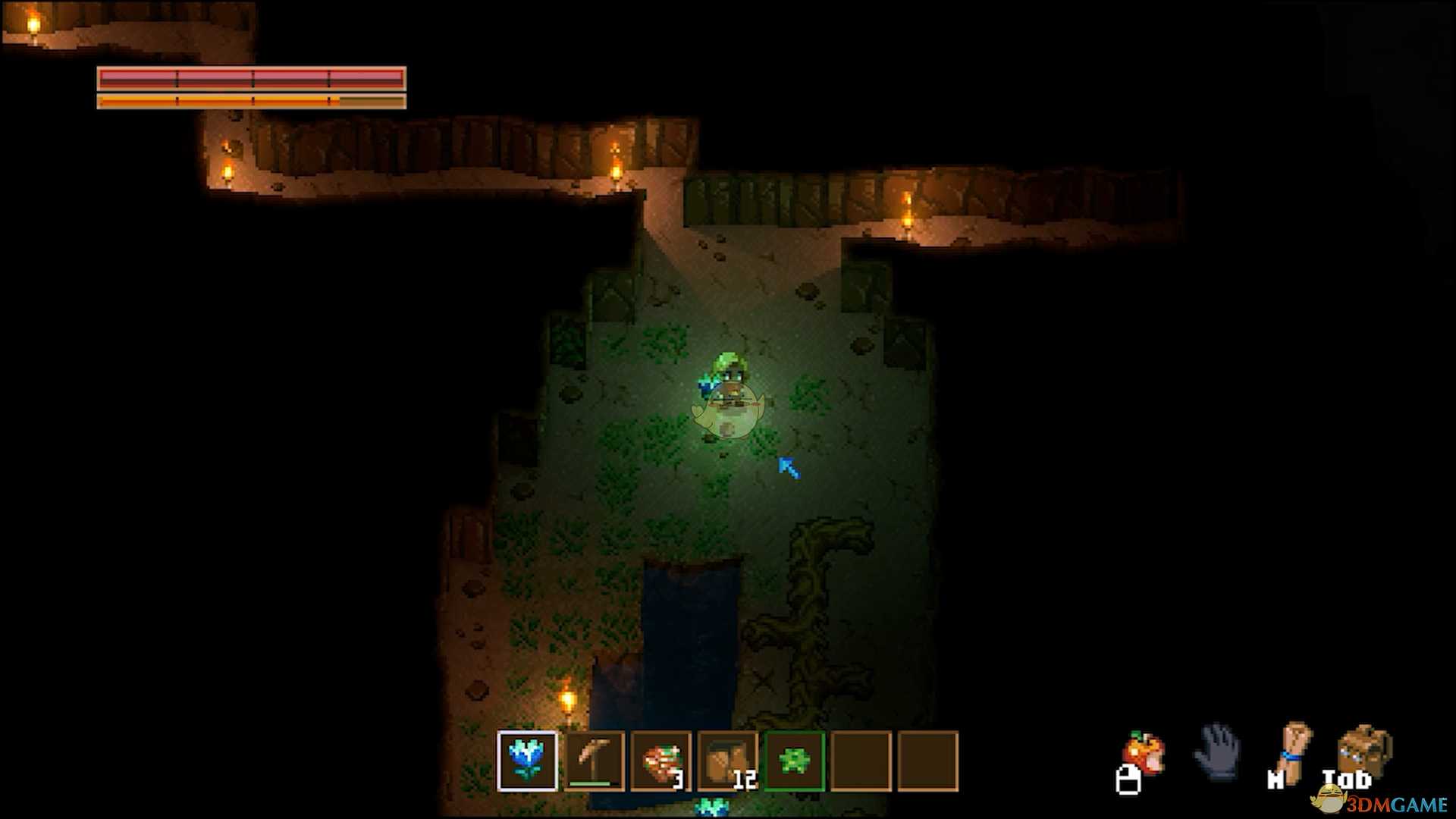This screenshot has width=1456, height=819.
Task: Select the wood block stack of 12
Action: [727, 761]
